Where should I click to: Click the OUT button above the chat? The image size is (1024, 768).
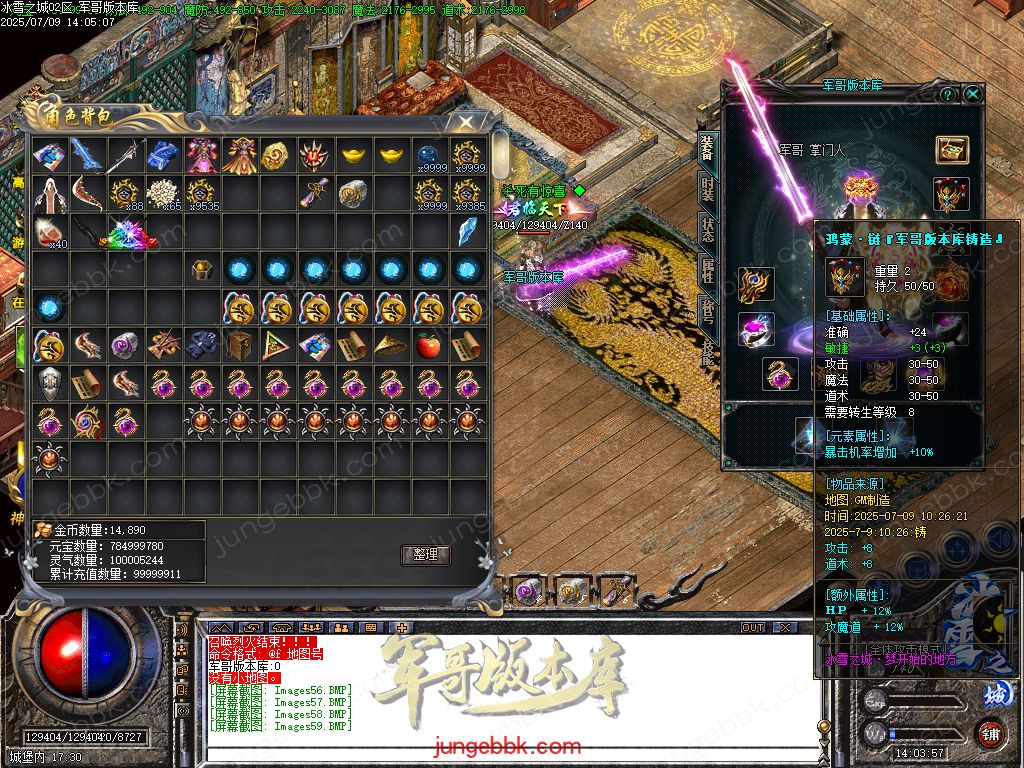[753, 627]
